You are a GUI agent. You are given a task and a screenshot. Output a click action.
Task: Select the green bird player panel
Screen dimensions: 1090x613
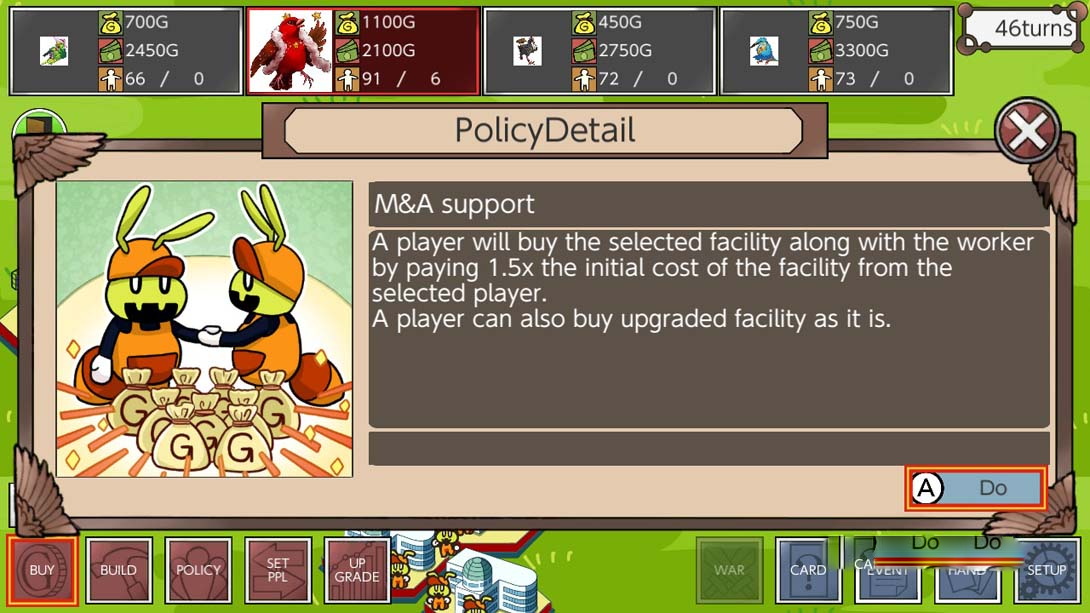126,51
